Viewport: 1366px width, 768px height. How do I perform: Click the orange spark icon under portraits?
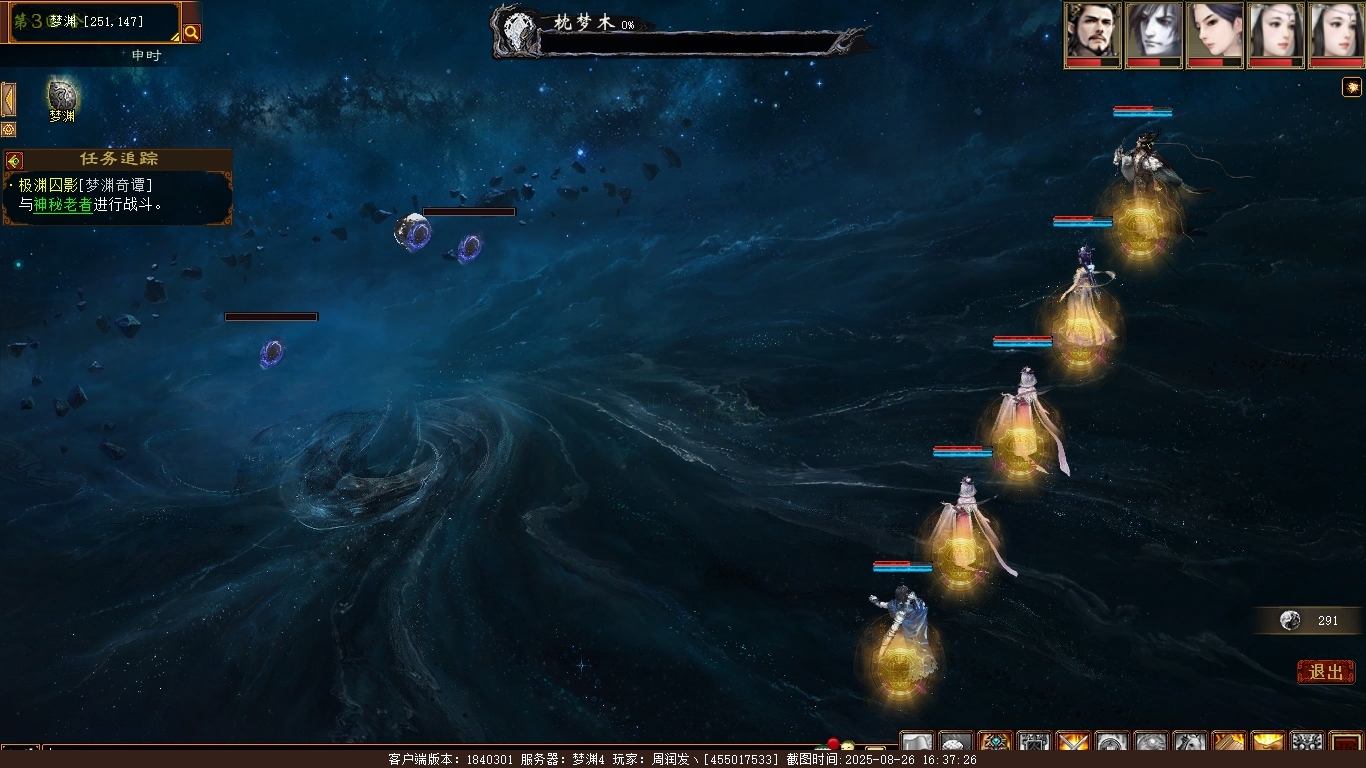point(1351,87)
